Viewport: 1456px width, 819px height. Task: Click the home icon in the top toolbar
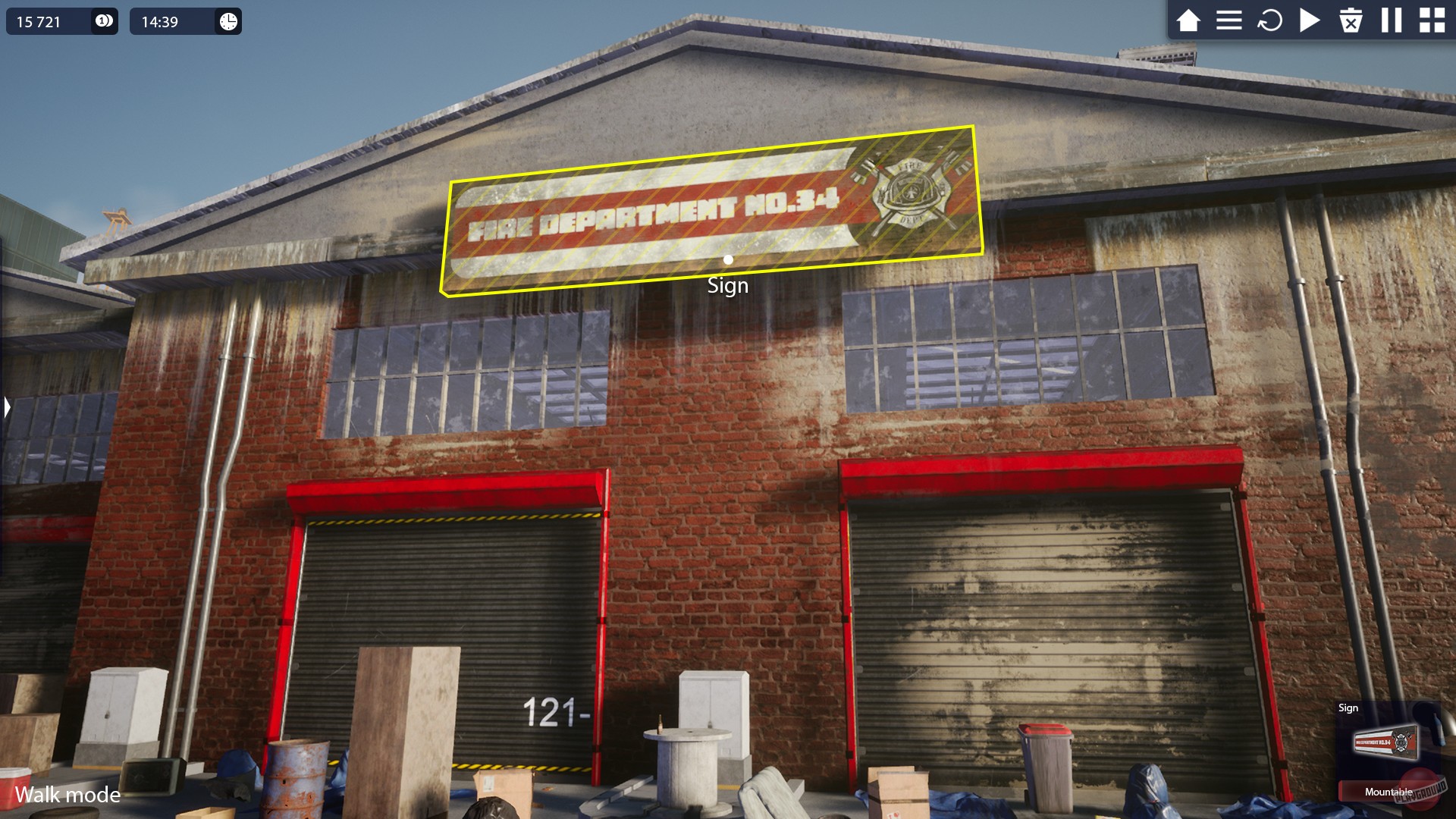[x=1189, y=21]
